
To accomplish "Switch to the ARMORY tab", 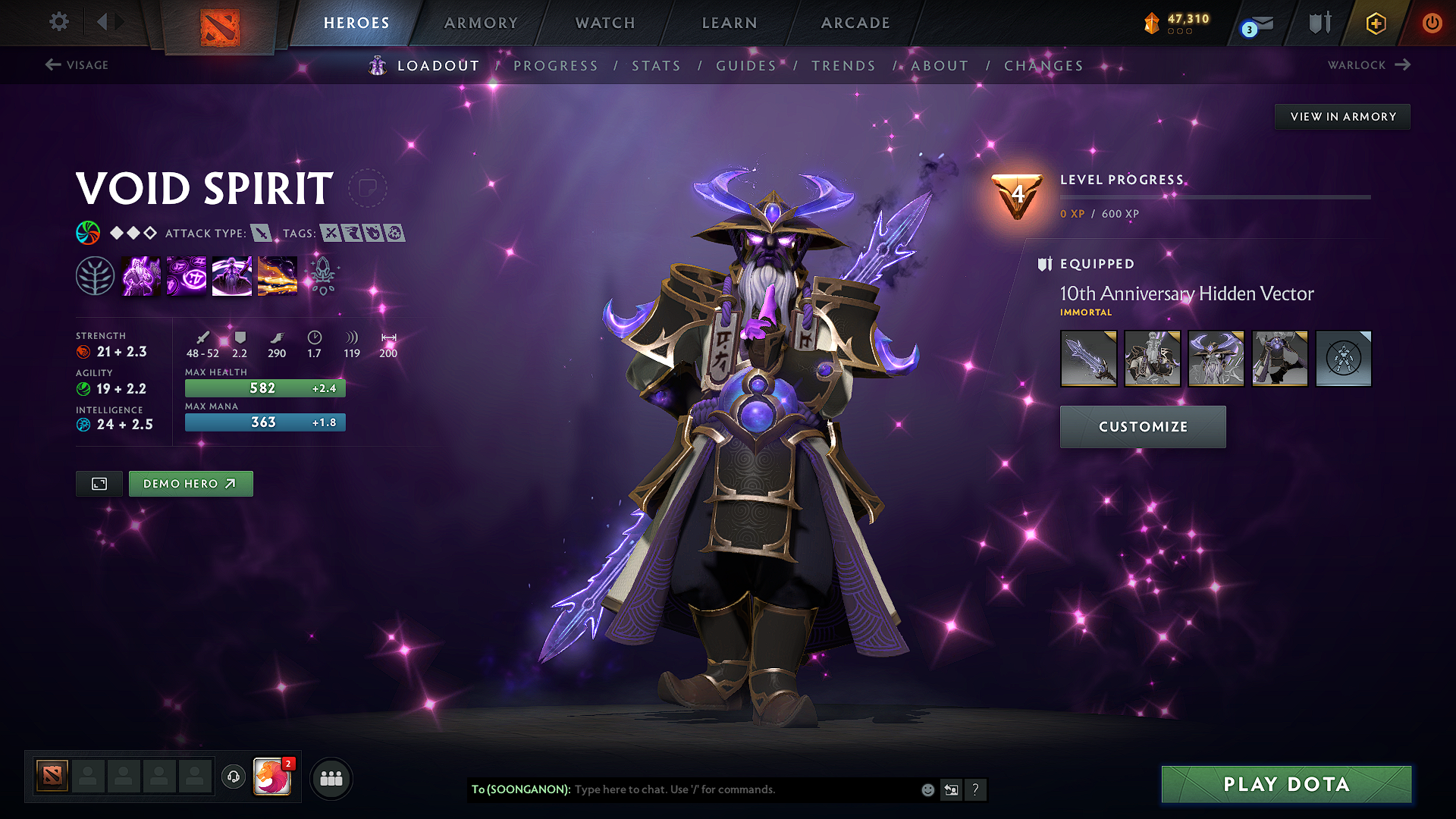I will point(480,23).
